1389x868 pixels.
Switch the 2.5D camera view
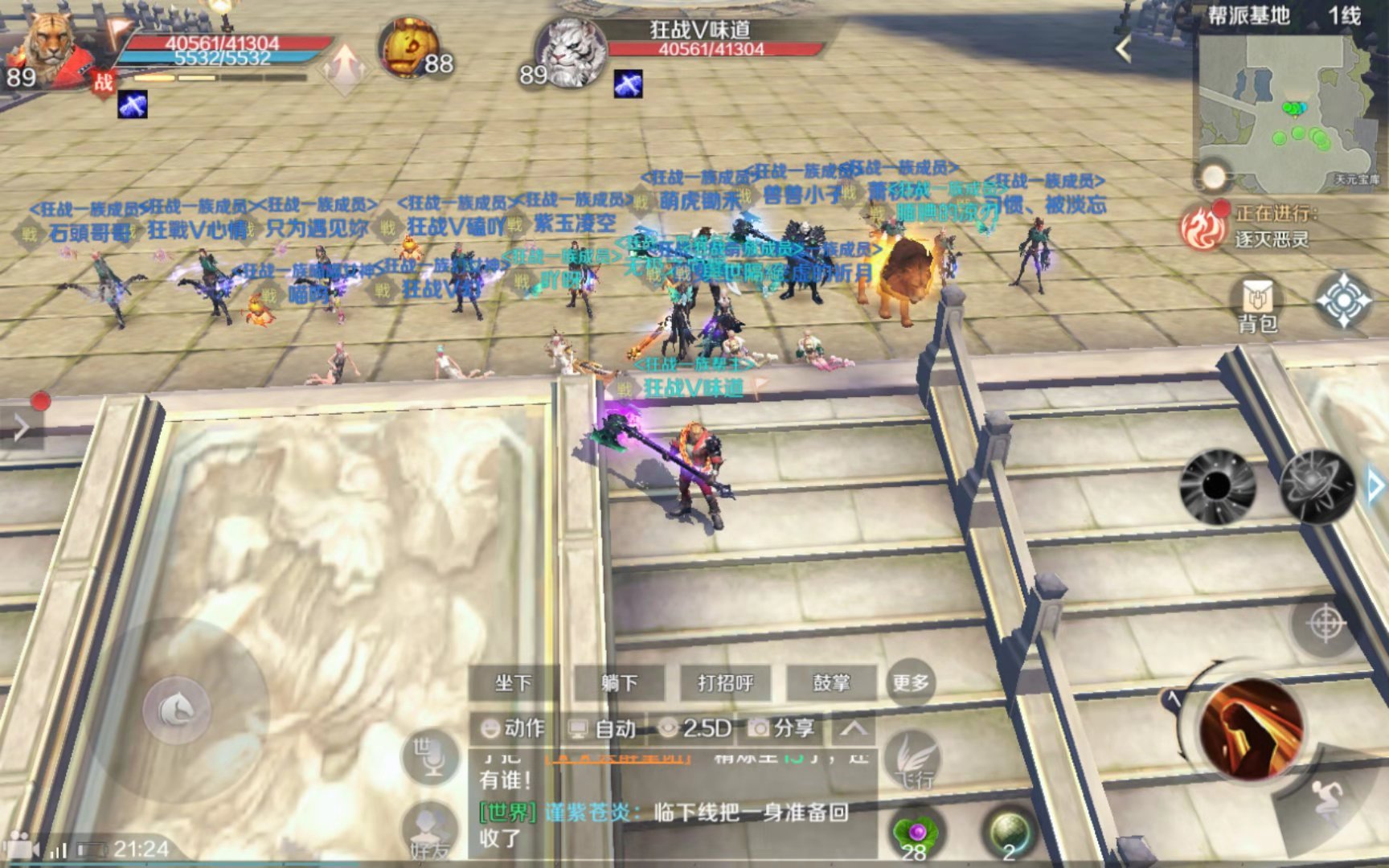coord(694,728)
